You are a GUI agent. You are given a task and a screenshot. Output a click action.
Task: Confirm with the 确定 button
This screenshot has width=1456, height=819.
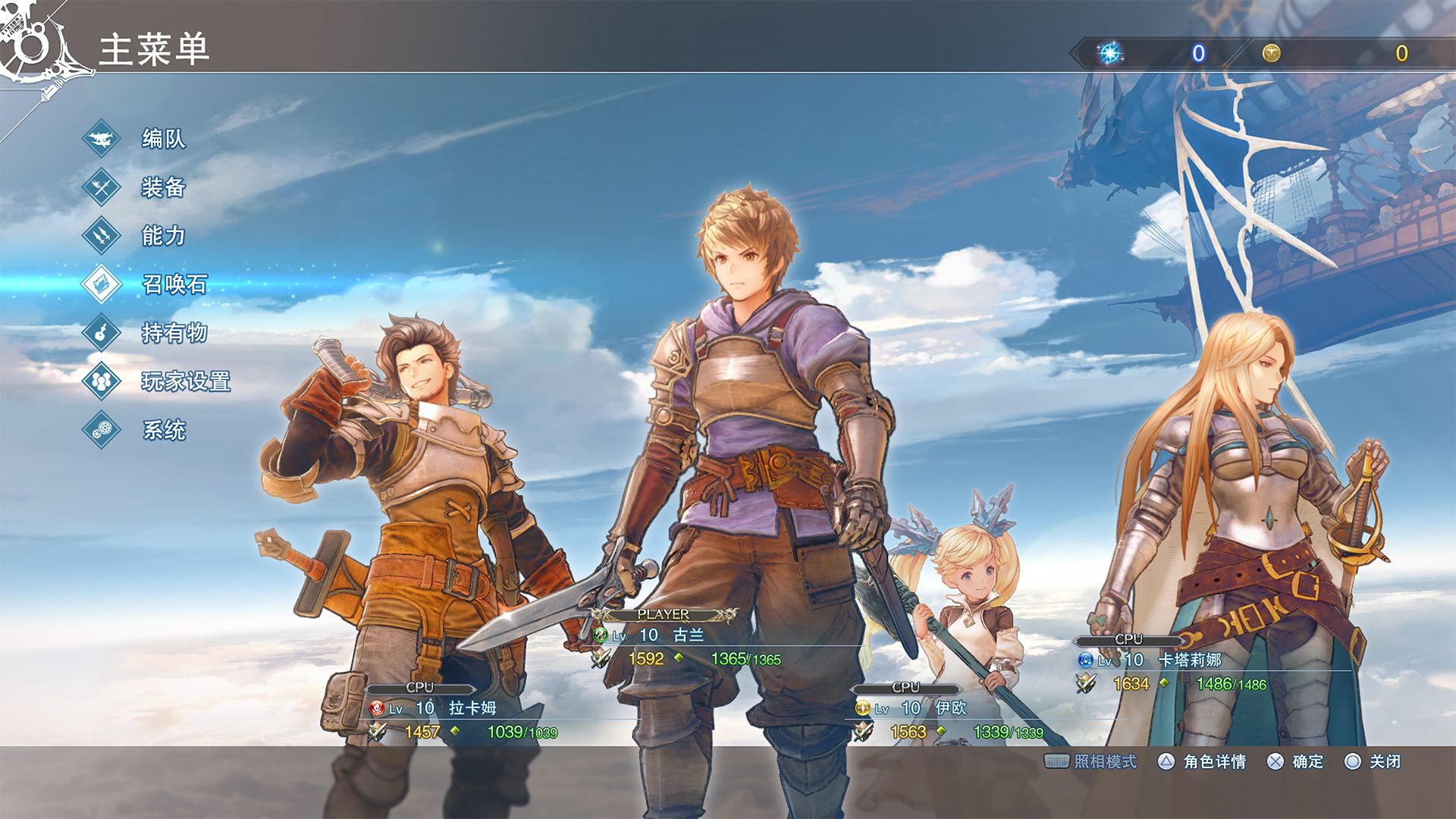pos(1295,761)
